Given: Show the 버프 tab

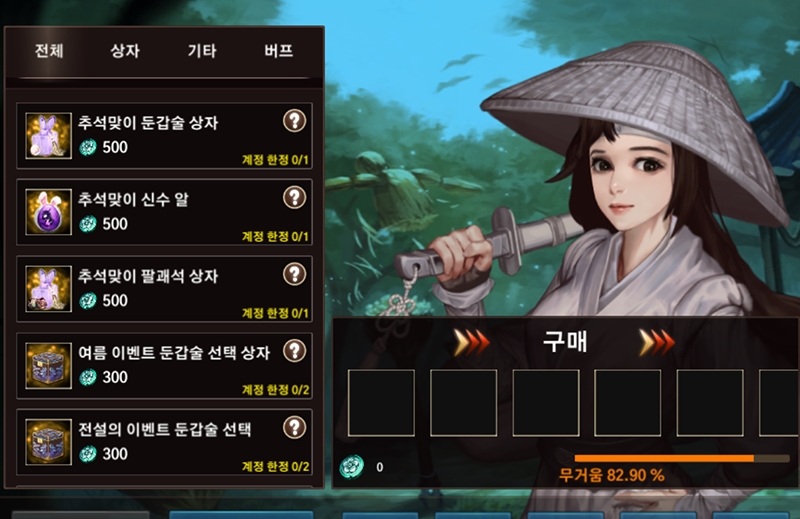Looking at the screenshot, I should (x=279, y=52).
